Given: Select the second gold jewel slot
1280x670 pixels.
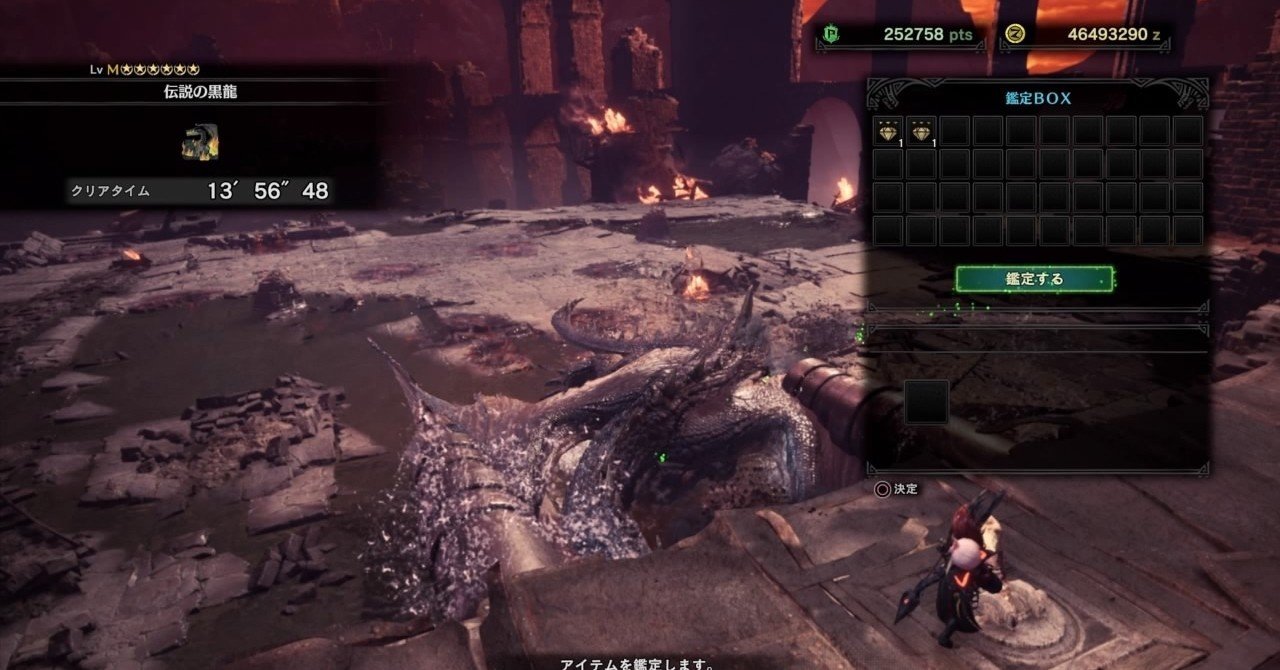Looking at the screenshot, I should 921,131.
